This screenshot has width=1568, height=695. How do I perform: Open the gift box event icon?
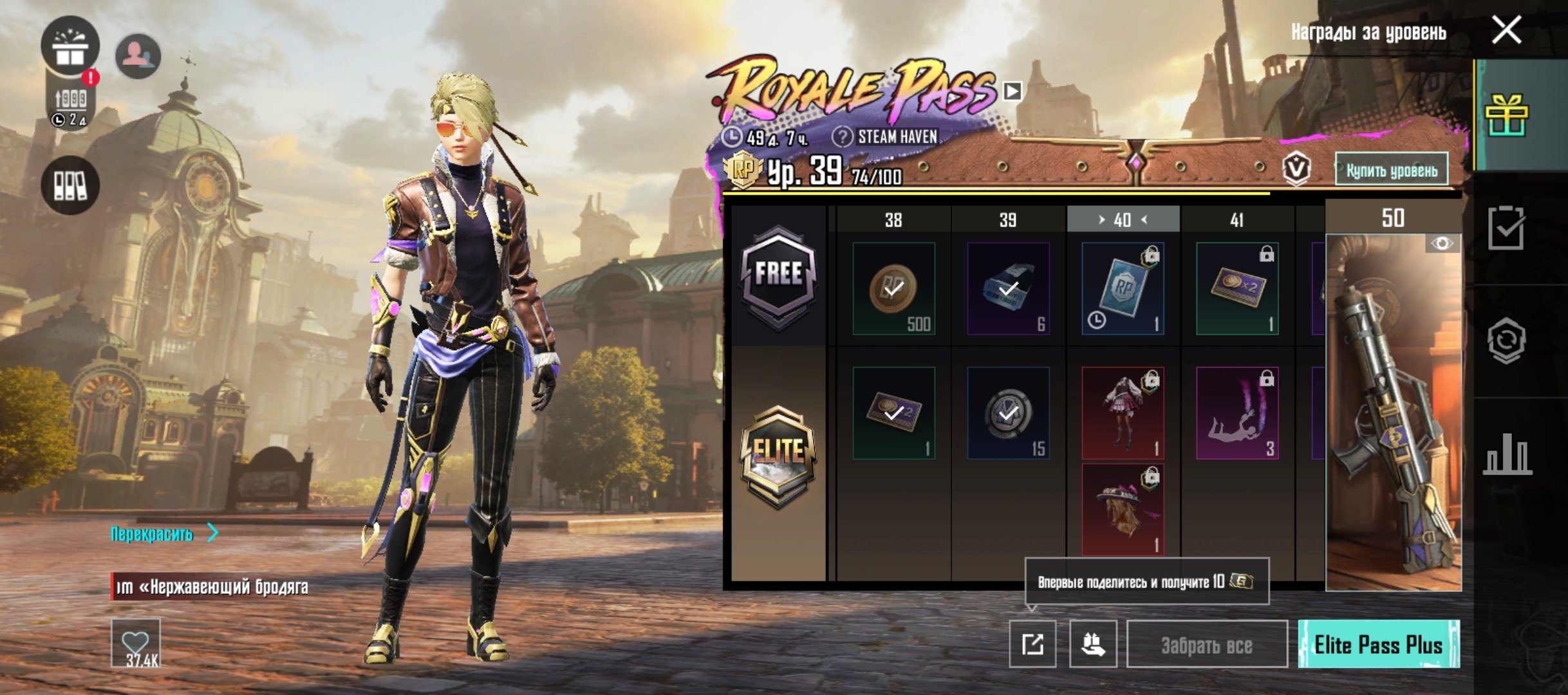pyautogui.click(x=70, y=46)
